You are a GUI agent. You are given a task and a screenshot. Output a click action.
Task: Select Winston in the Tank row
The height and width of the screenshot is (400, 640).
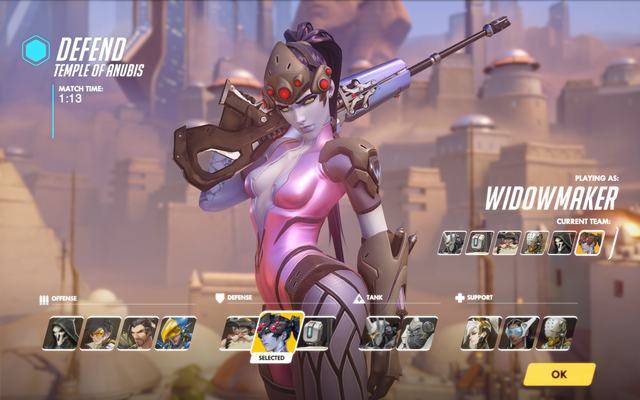coord(417,332)
